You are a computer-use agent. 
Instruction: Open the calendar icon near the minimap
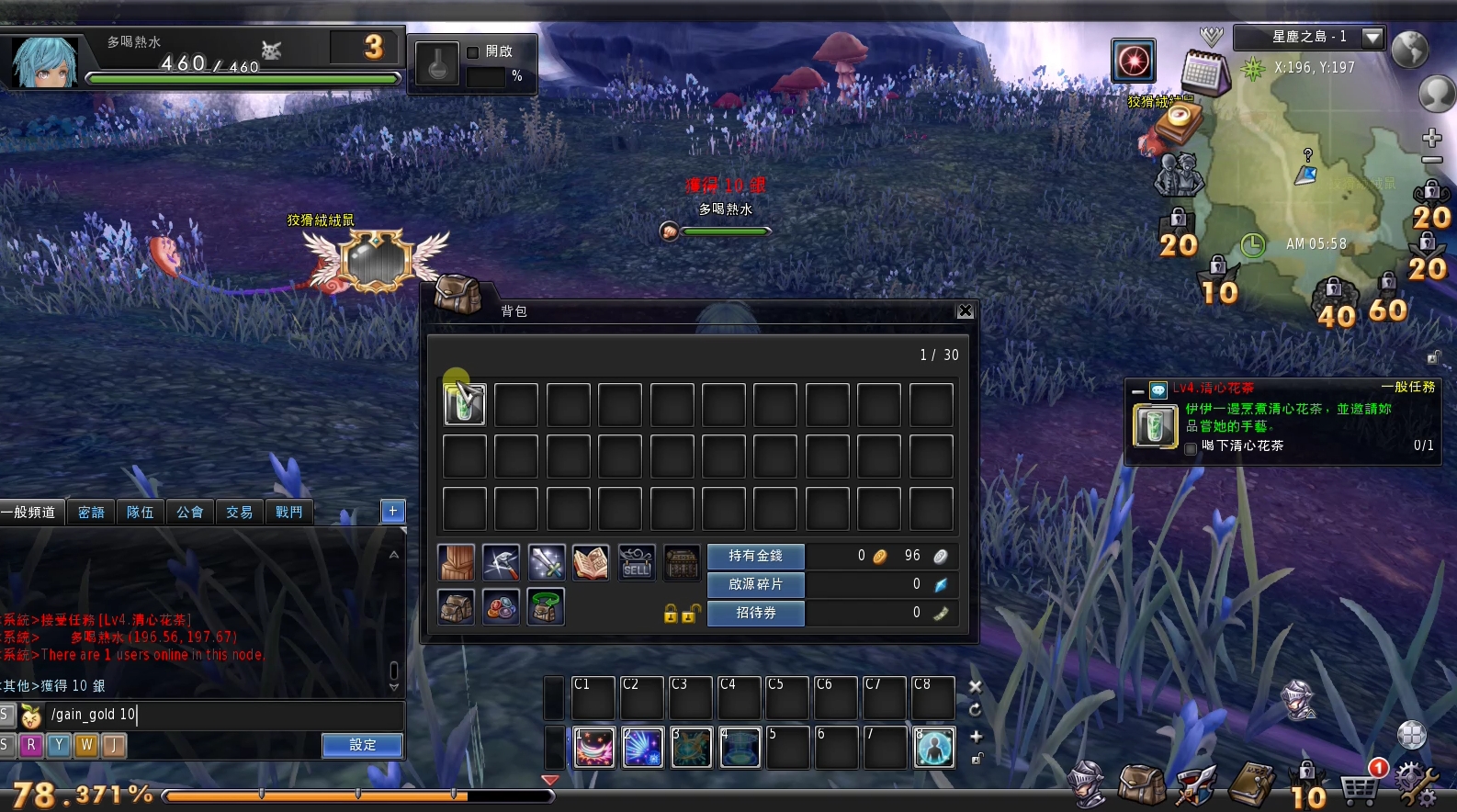click(1203, 73)
